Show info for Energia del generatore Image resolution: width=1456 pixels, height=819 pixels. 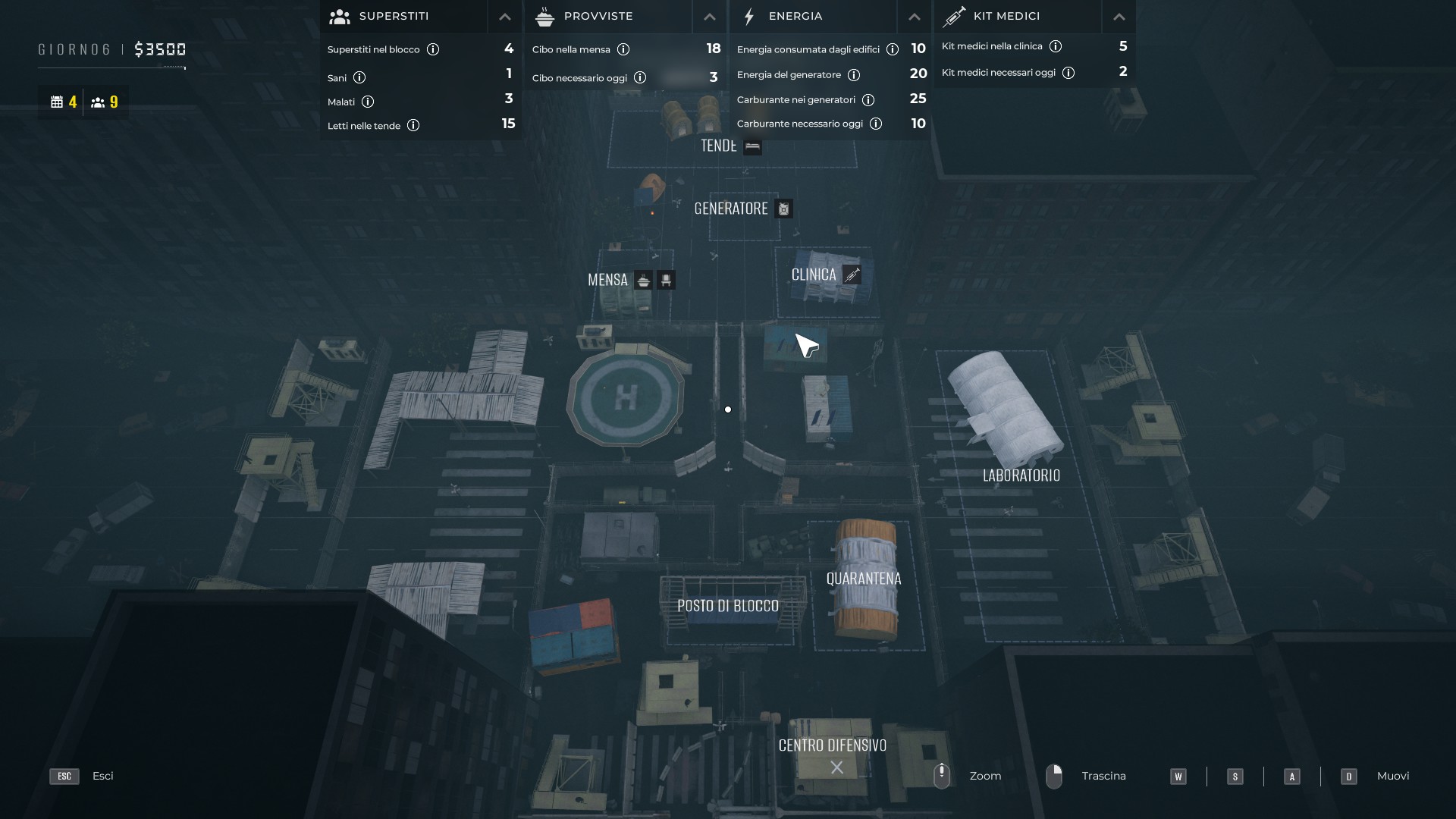pos(854,75)
